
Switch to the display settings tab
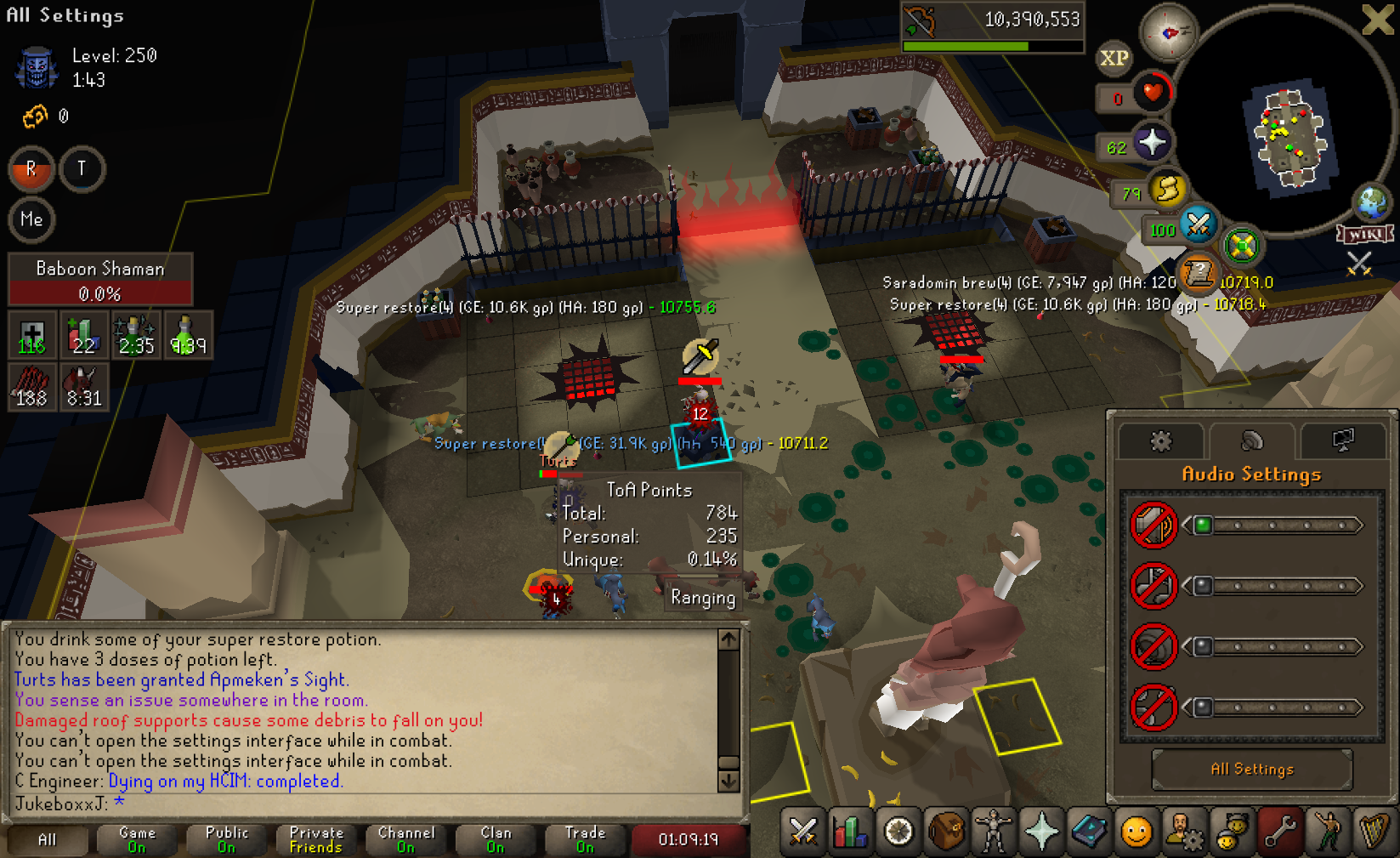pyautogui.click(x=1342, y=440)
